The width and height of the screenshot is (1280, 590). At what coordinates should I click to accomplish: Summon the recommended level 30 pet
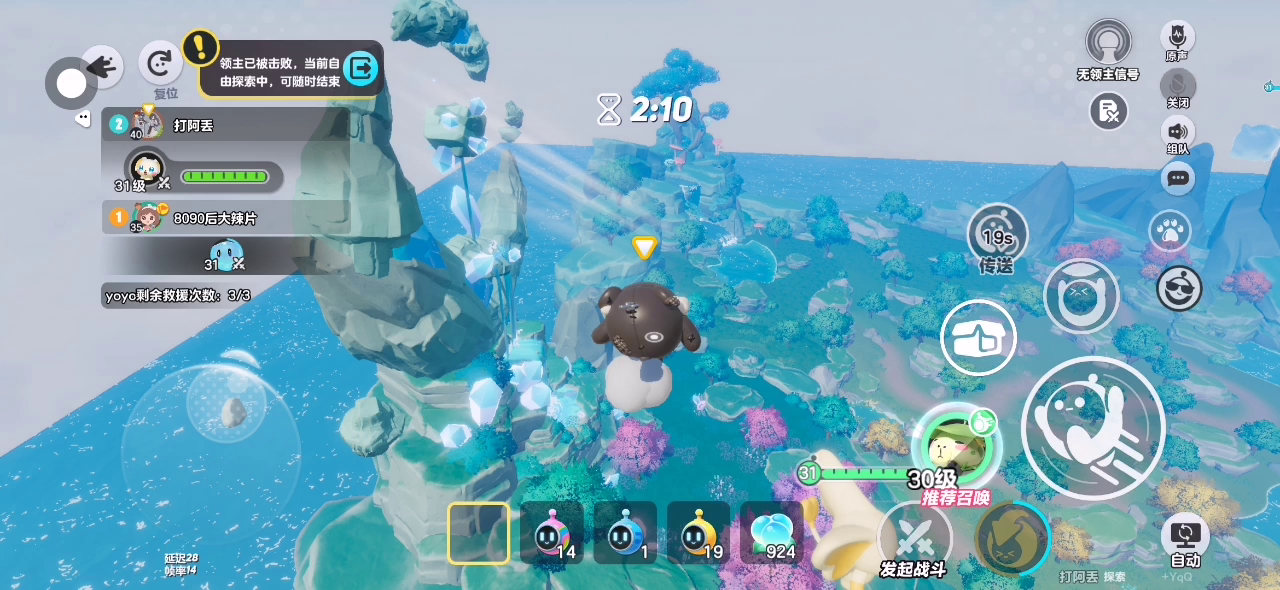click(x=955, y=448)
